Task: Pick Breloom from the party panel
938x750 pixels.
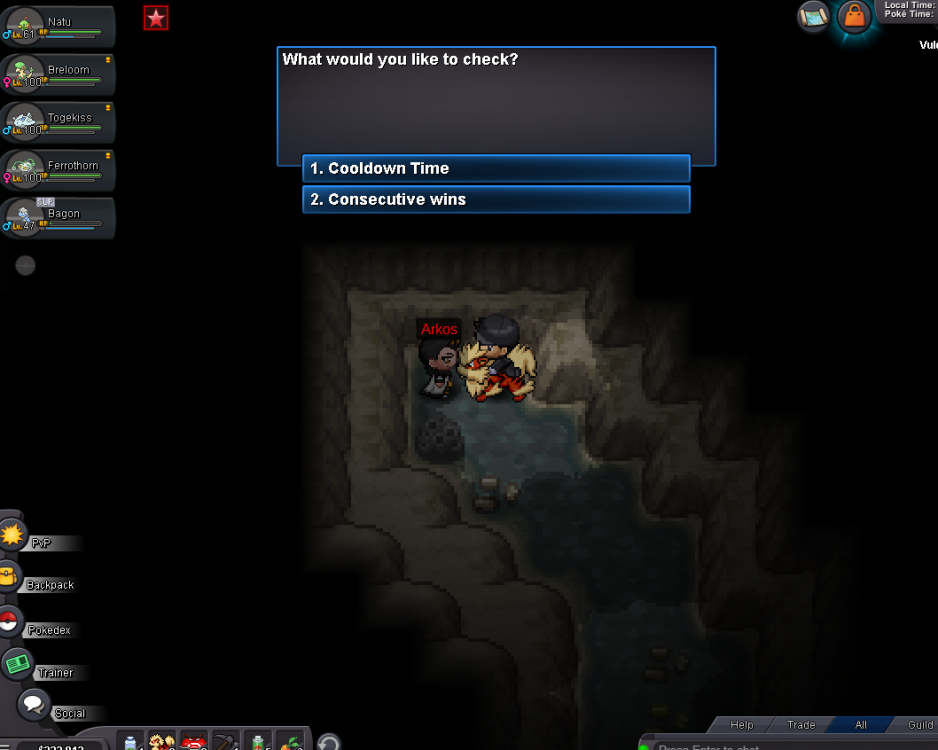Action: coord(58,76)
